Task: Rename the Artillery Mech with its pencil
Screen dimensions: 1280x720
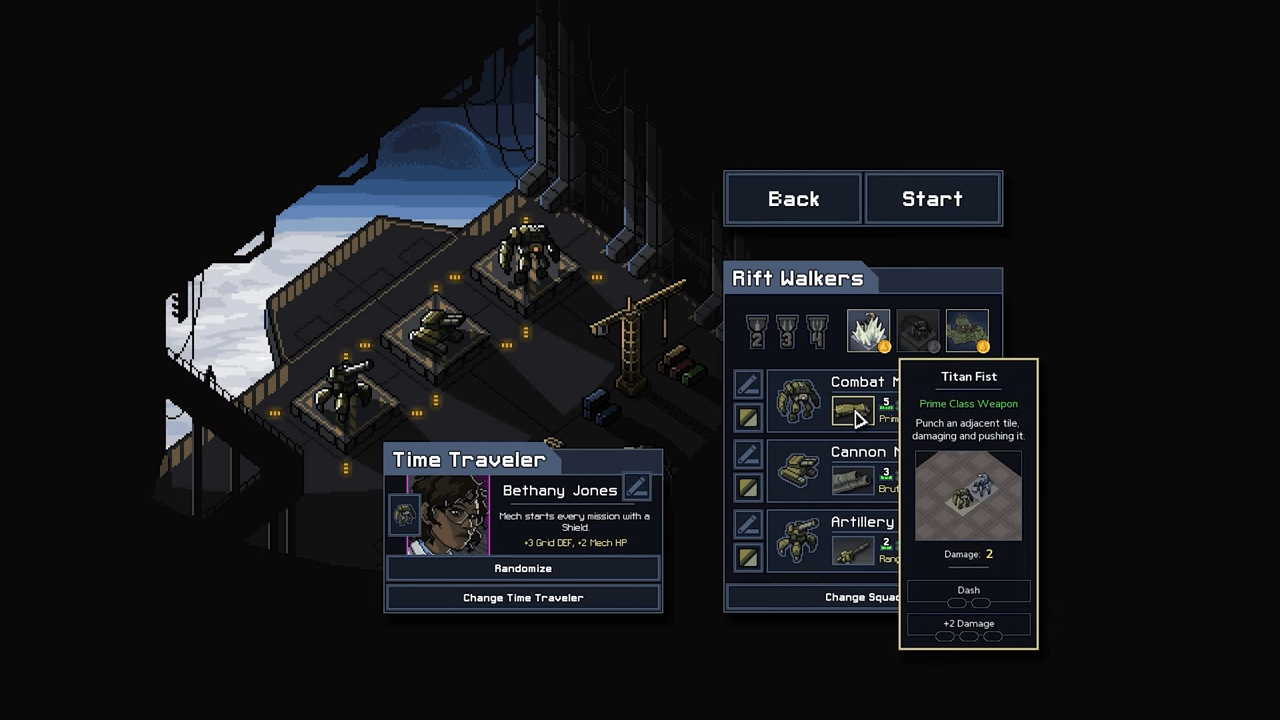Action: (748, 525)
